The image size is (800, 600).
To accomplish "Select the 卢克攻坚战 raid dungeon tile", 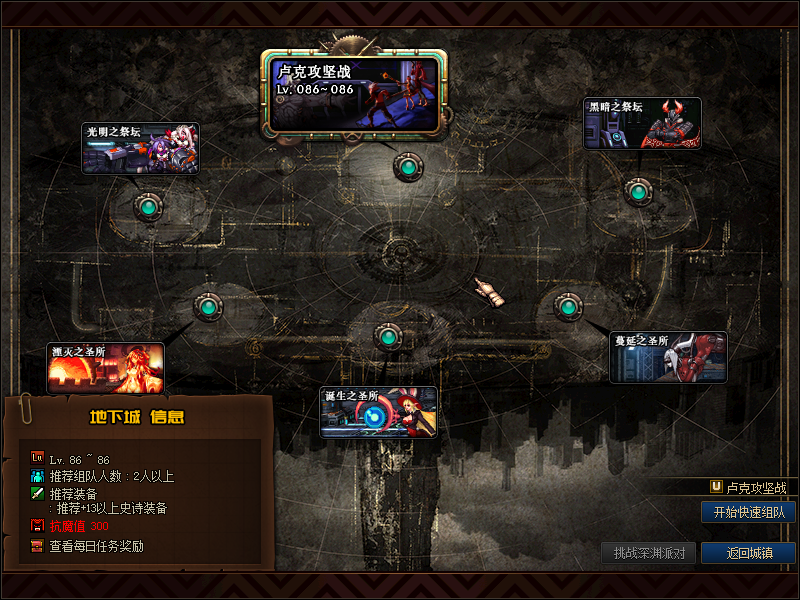I will 354,93.
